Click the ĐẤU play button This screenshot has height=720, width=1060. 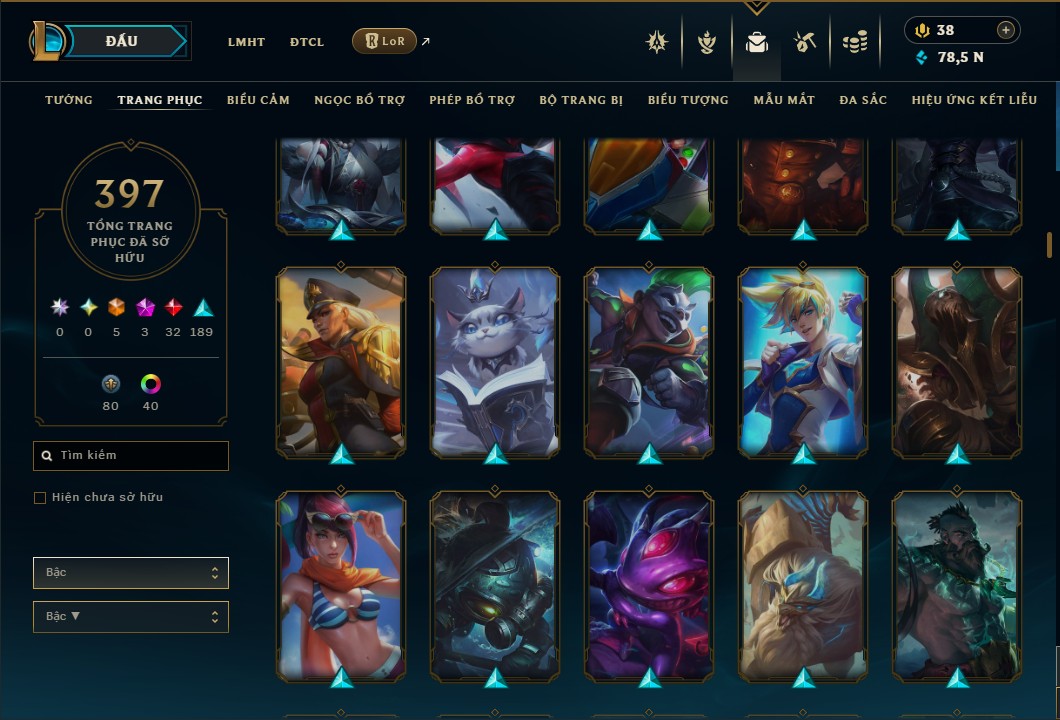pos(120,41)
